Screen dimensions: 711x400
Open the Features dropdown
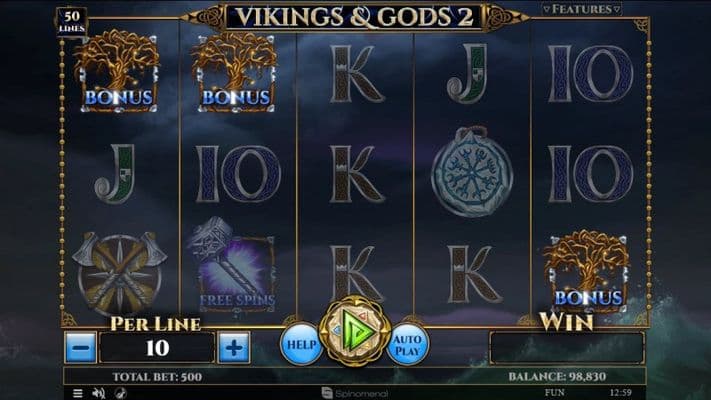tap(582, 9)
